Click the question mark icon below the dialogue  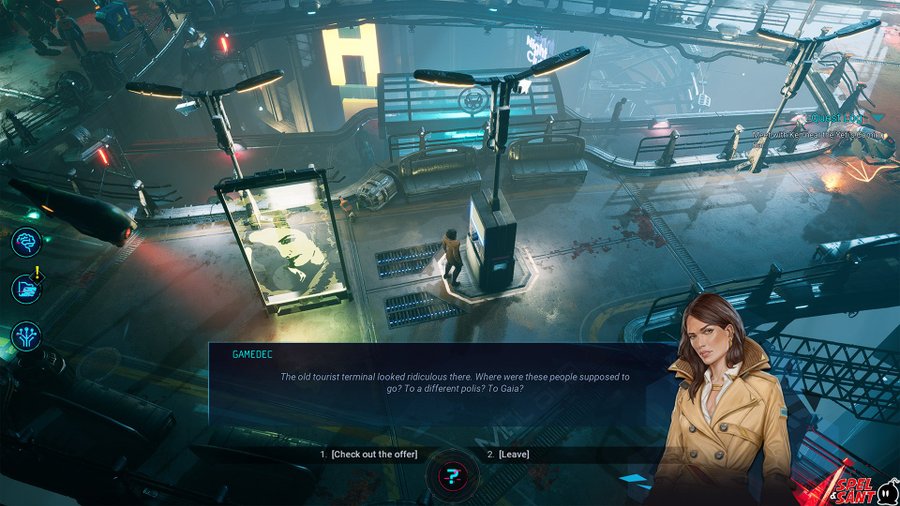click(x=453, y=476)
